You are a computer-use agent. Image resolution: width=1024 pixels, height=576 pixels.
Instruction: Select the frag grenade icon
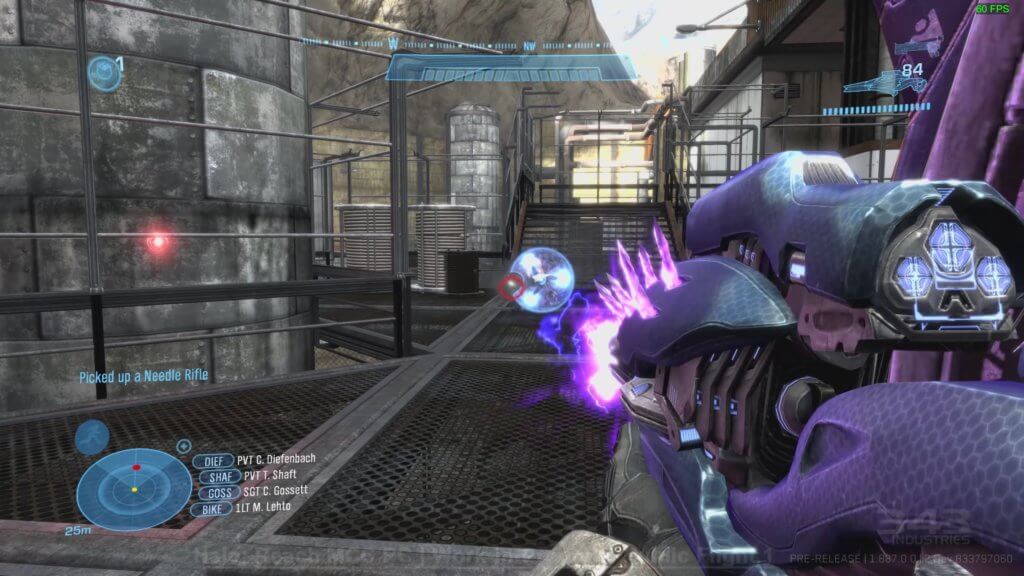[x=101, y=72]
